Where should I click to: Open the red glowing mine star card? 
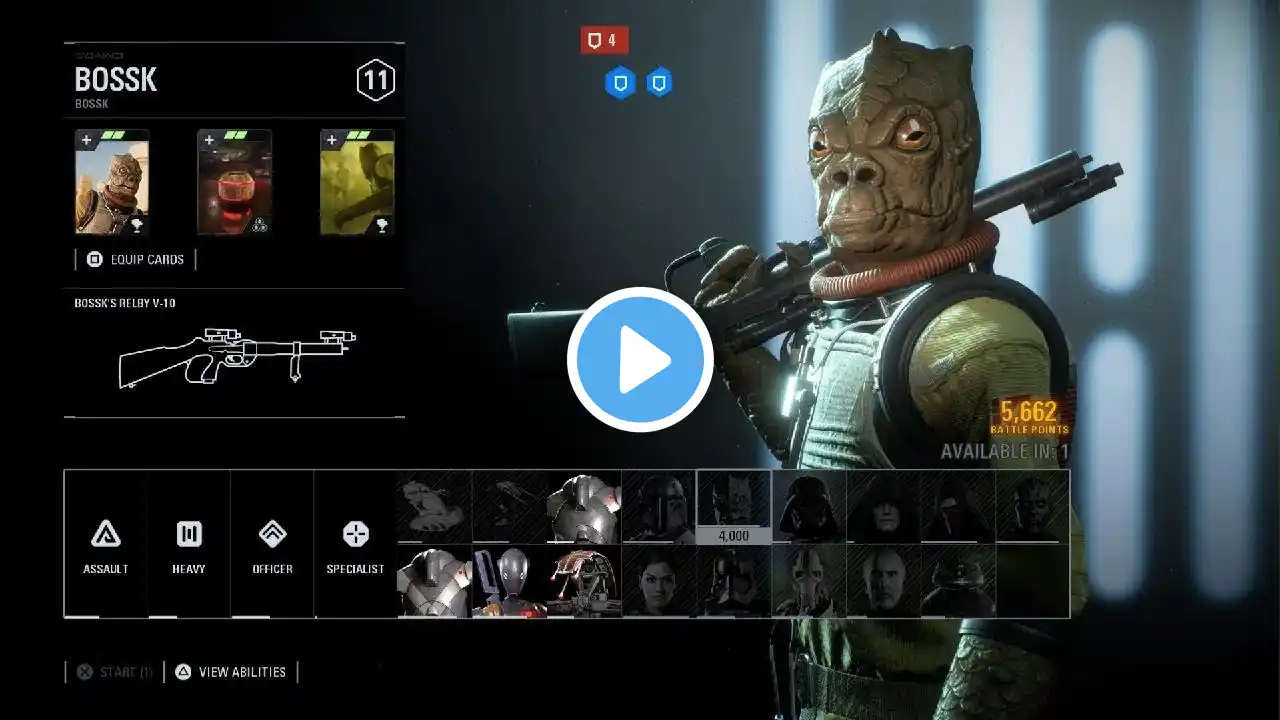(234, 183)
